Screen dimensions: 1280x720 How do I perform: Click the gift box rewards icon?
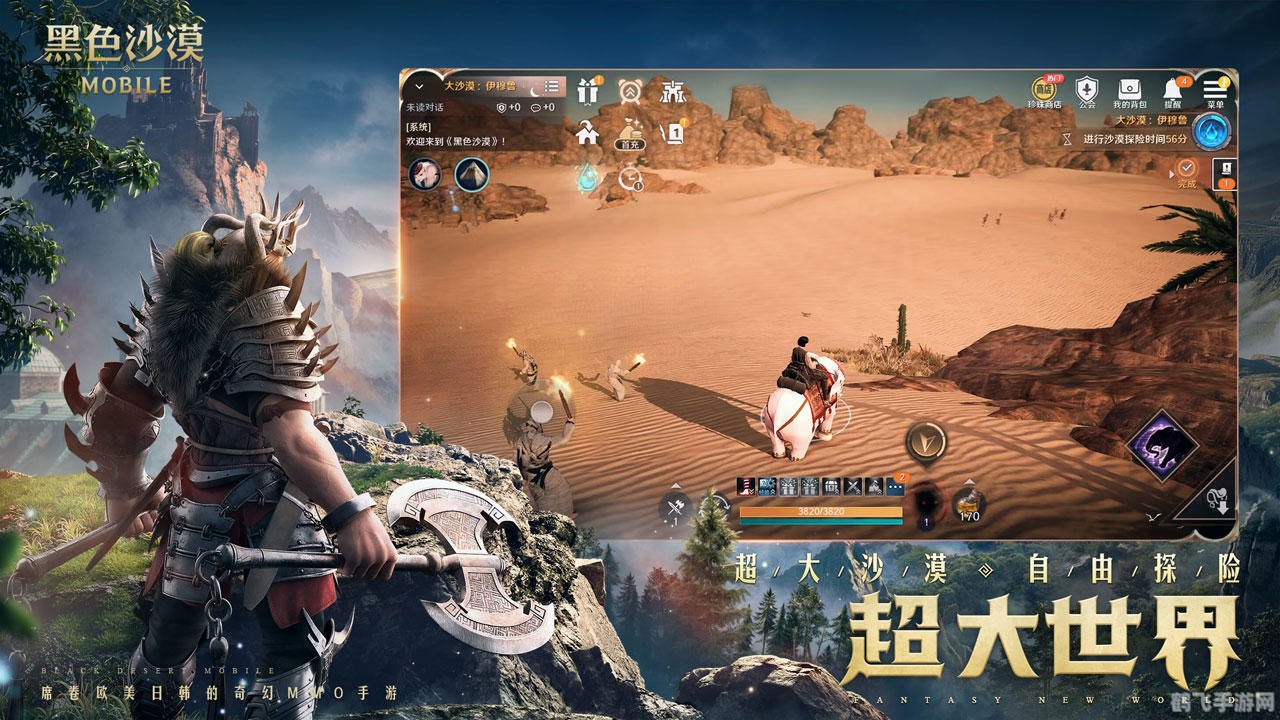pos(587,91)
